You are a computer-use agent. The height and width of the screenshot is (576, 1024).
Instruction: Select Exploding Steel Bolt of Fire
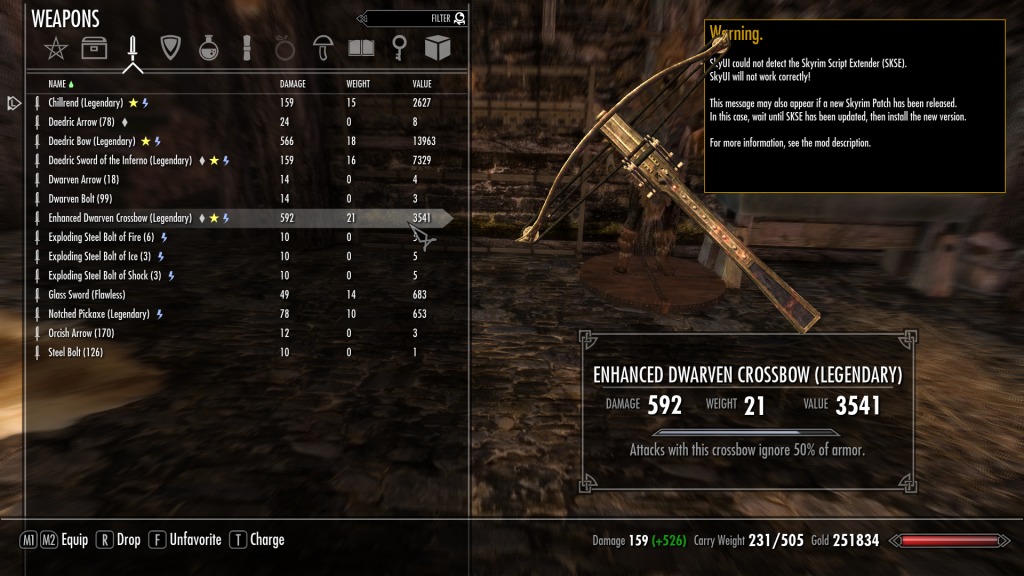click(101, 237)
